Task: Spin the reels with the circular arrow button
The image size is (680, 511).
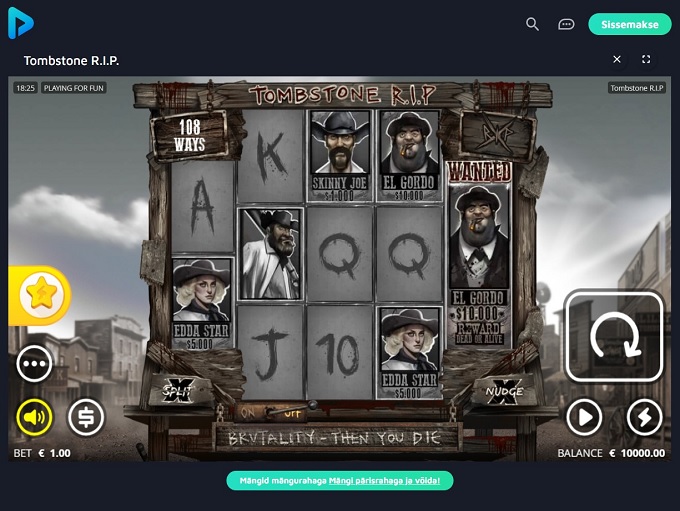Action: tap(615, 337)
